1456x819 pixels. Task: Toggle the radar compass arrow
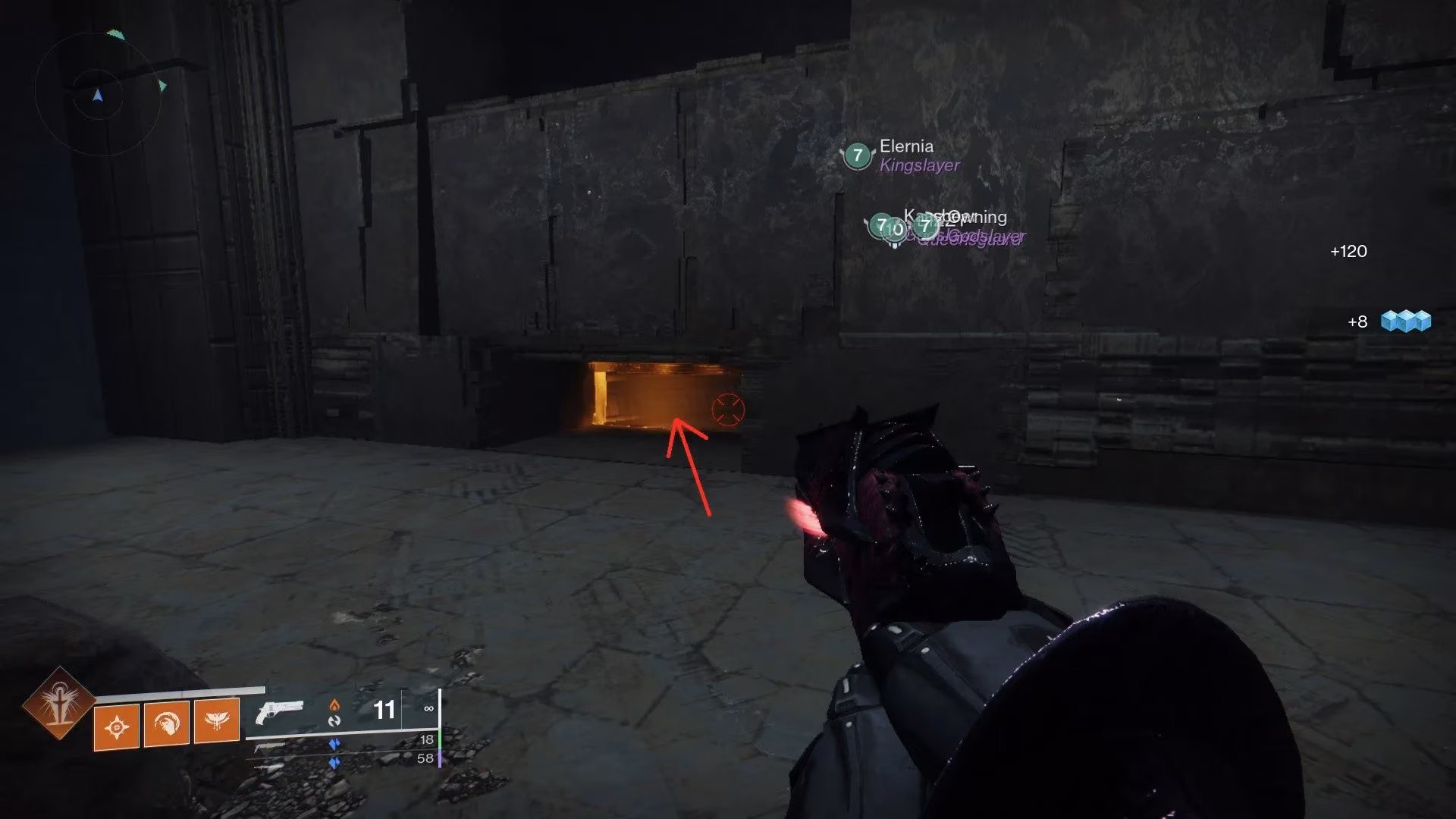coord(97,96)
